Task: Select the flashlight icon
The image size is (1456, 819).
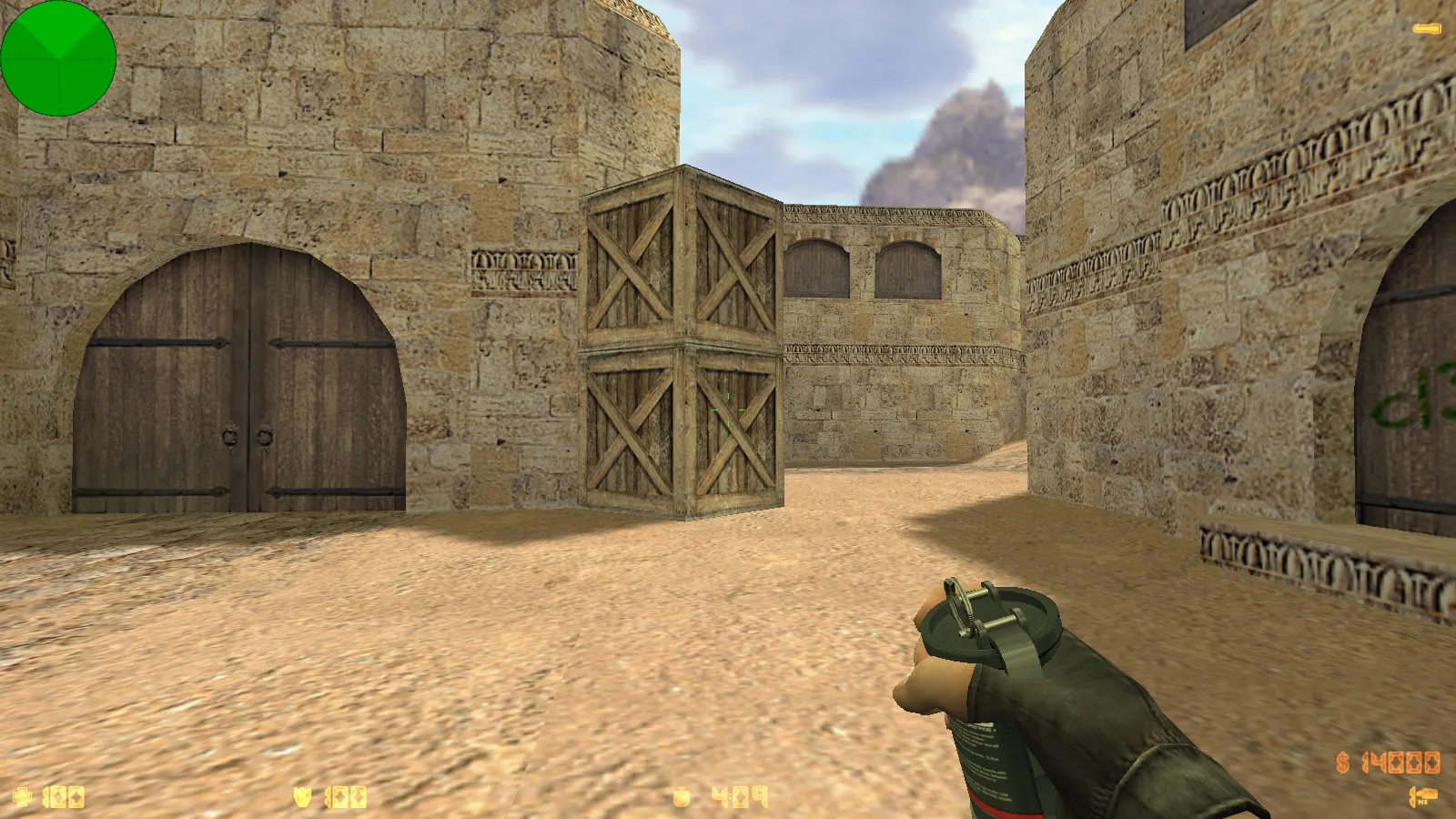Action: (x=1426, y=29)
